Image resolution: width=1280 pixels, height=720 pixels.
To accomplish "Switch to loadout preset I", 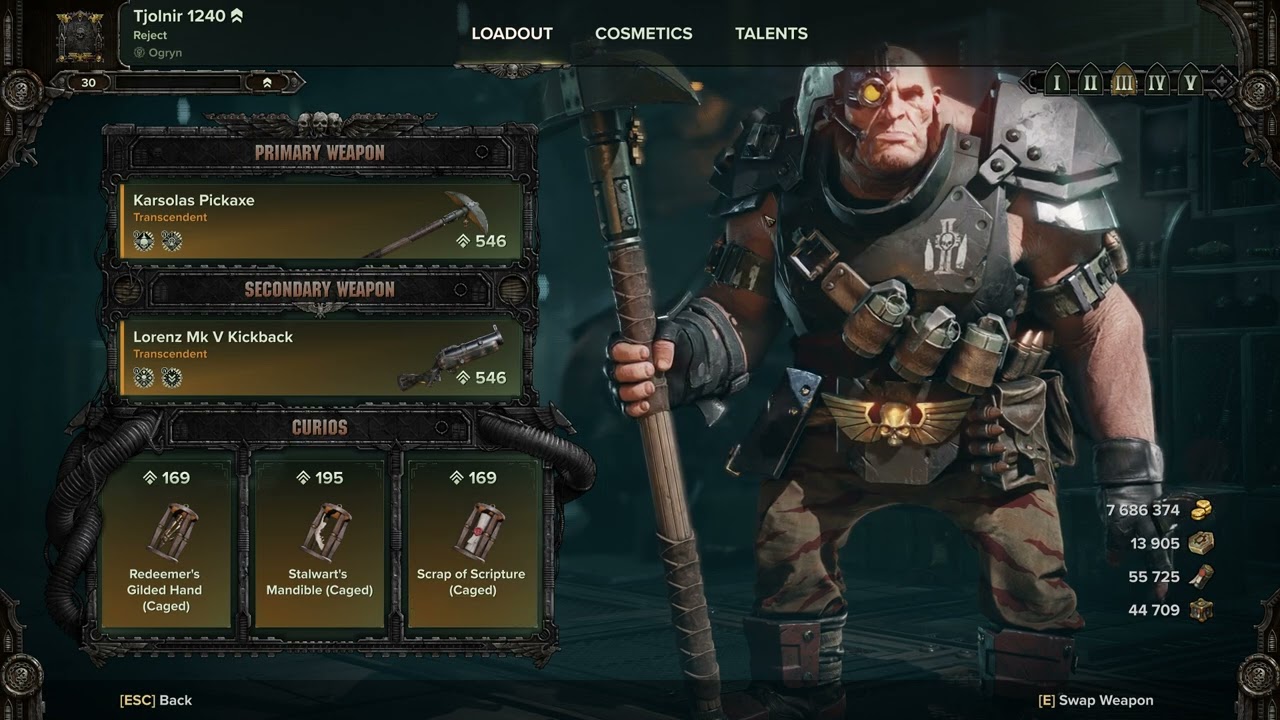I will click(1056, 83).
